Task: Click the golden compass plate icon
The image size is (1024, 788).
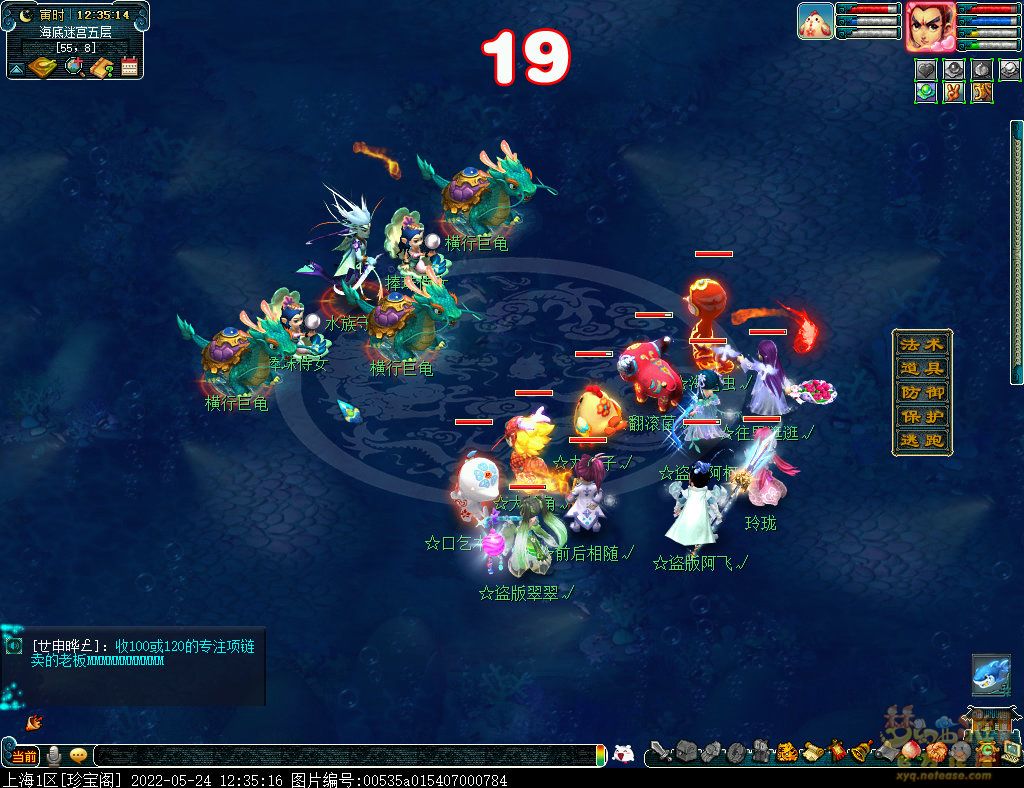Action: pyautogui.click(x=43, y=67)
